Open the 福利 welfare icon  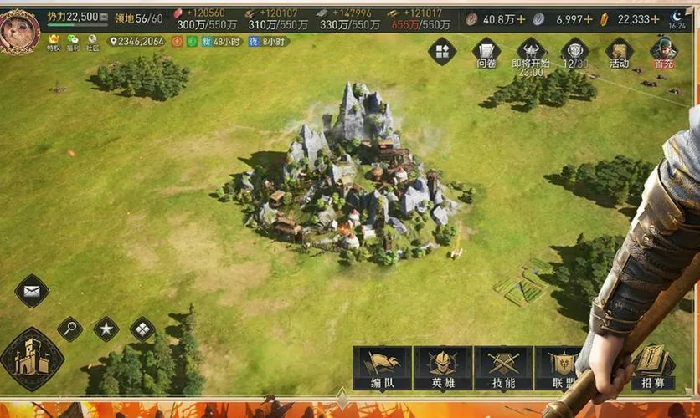point(73,41)
